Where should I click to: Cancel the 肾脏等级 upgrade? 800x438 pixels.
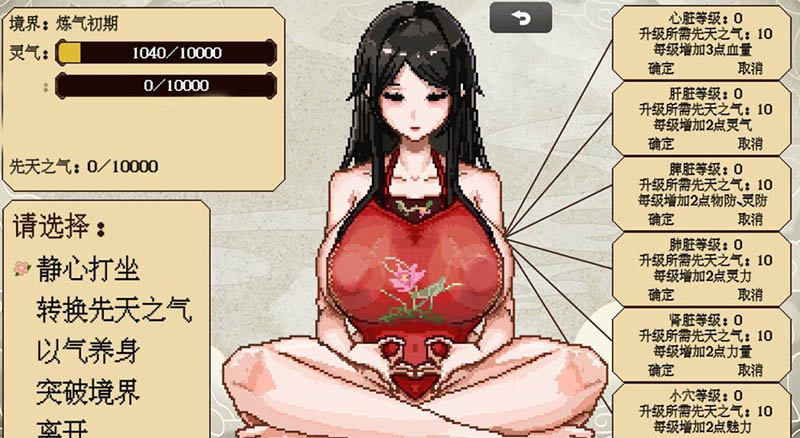750,370
